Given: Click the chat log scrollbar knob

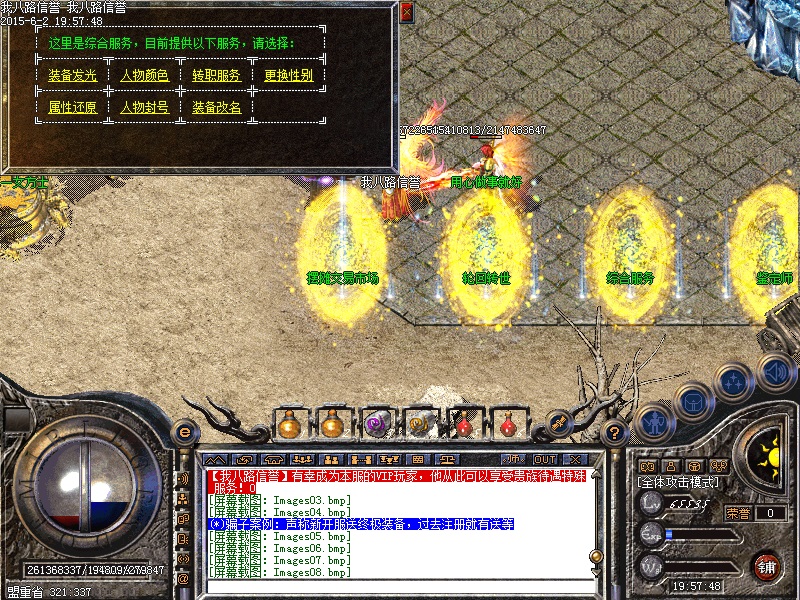Looking at the screenshot, I should point(596,556).
